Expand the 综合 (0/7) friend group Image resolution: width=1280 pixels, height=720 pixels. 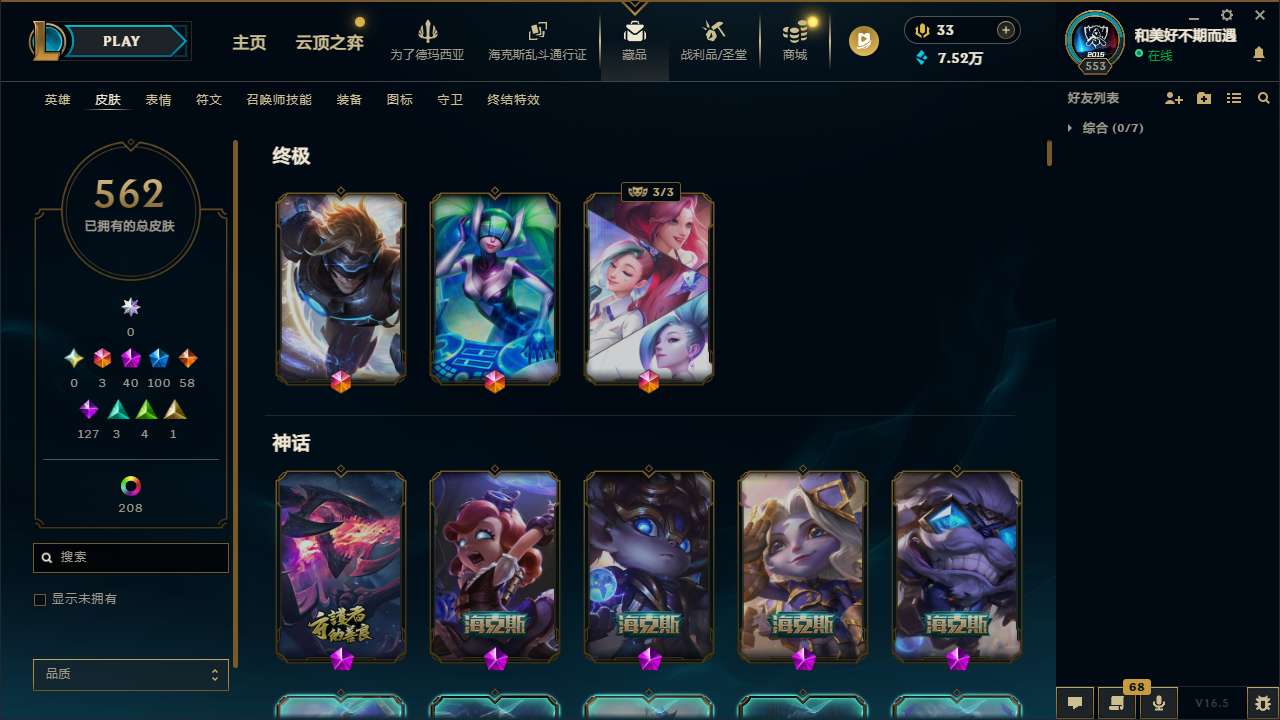pos(1104,128)
